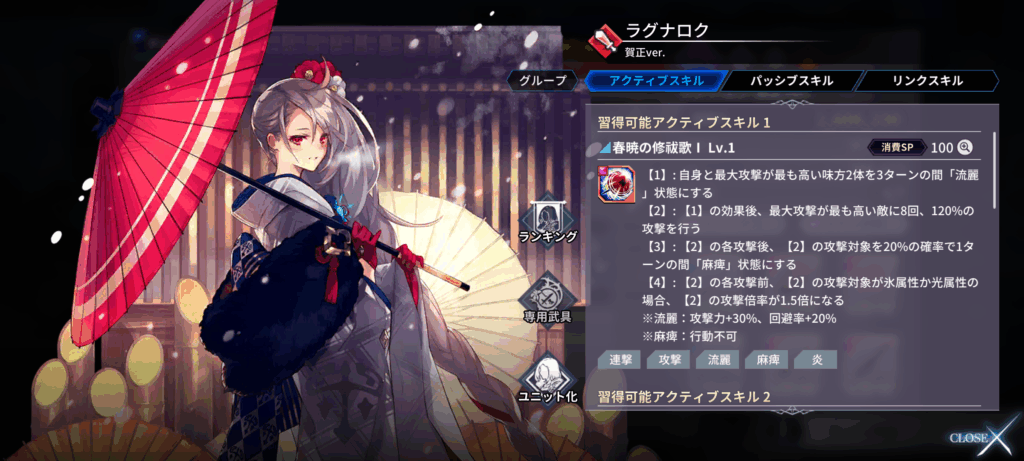
Task: Choose the 炎 skill tag
Action: 814,359
